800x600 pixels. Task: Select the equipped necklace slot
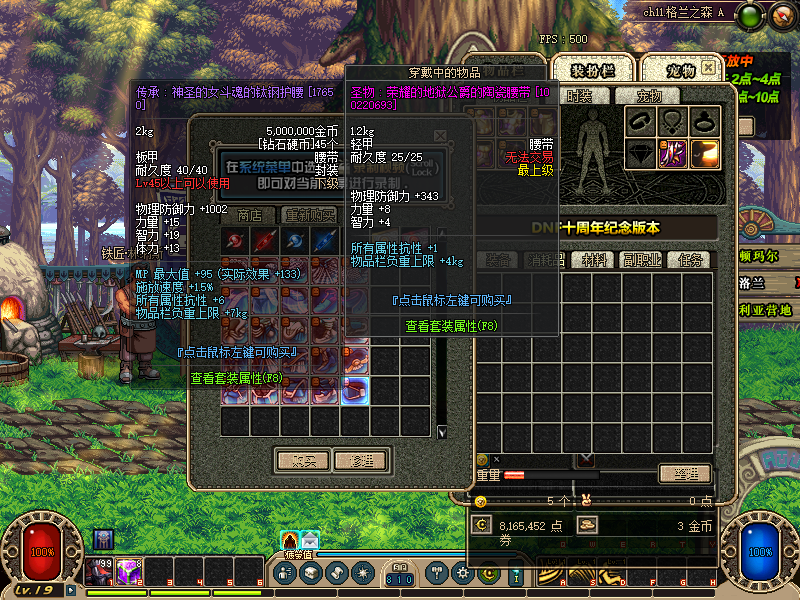tap(672, 122)
